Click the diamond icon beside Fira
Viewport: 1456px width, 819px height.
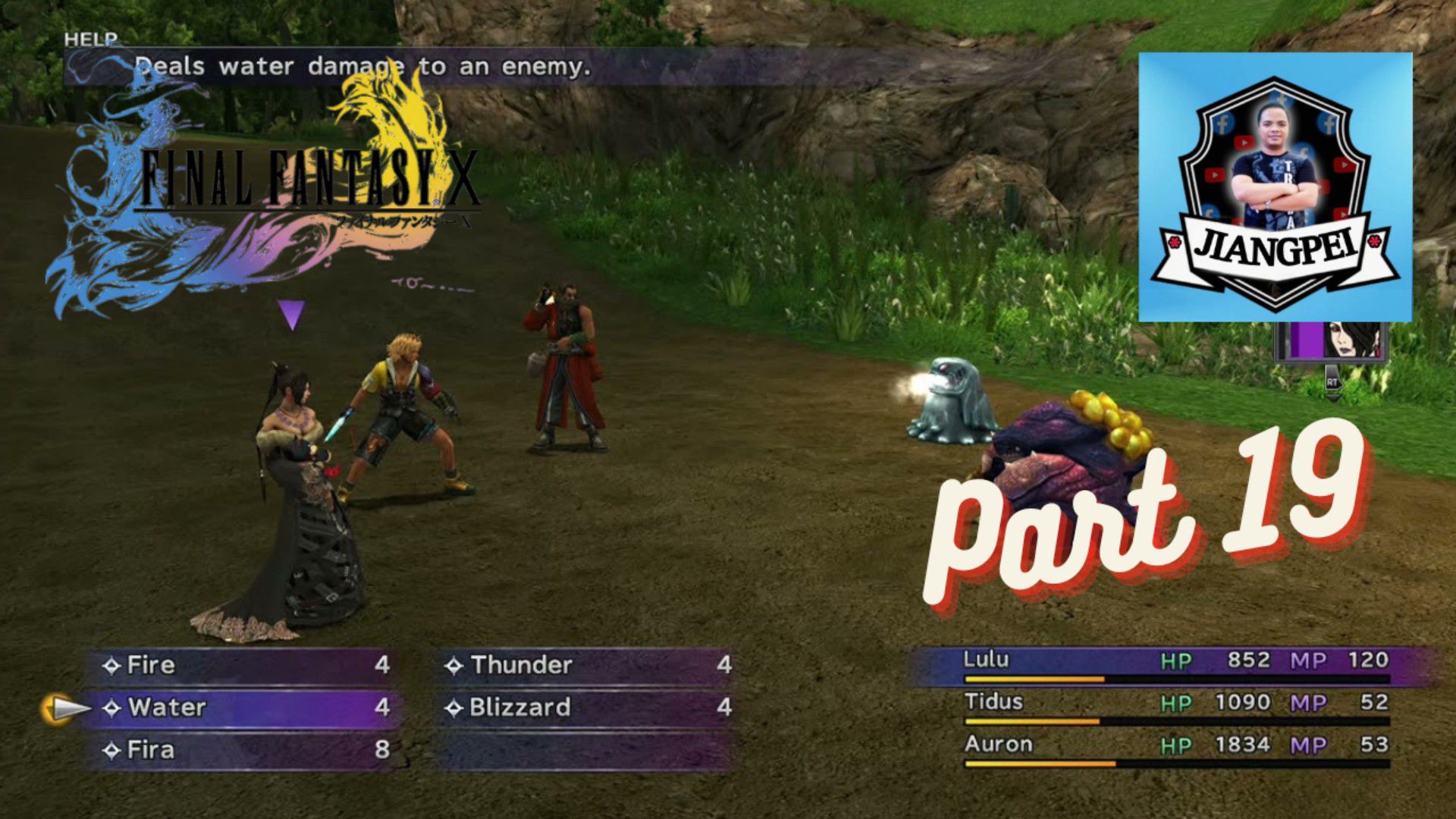pos(114,748)
